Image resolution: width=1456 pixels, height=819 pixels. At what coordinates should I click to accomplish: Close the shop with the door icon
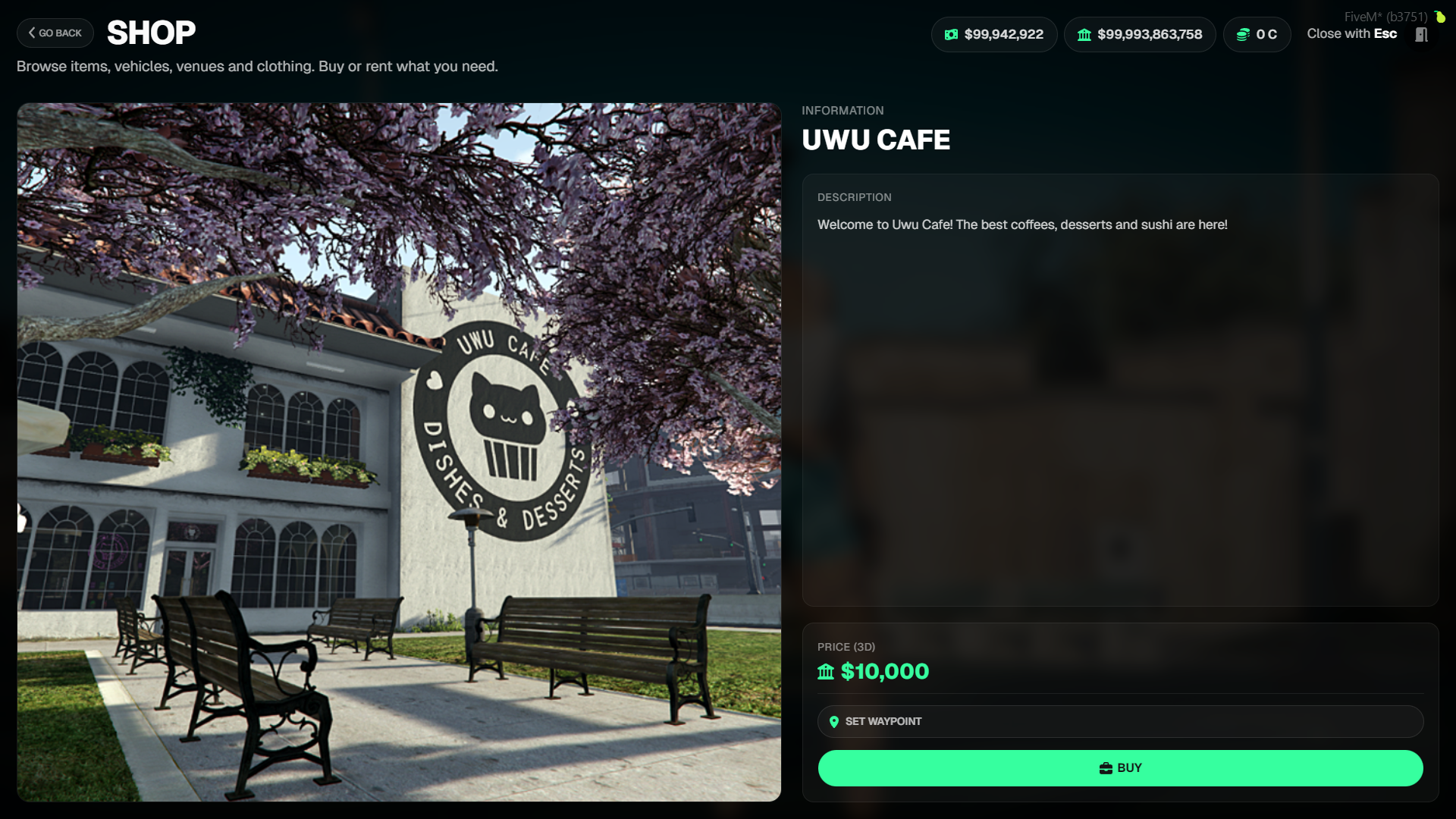point(1421,35)
